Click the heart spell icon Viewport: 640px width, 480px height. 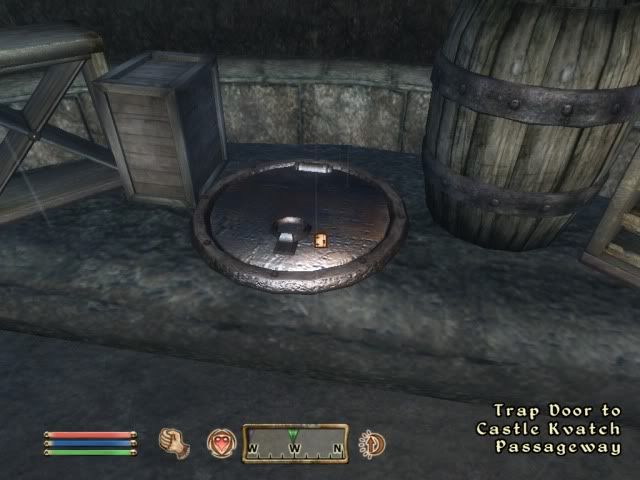click(221, 443)
